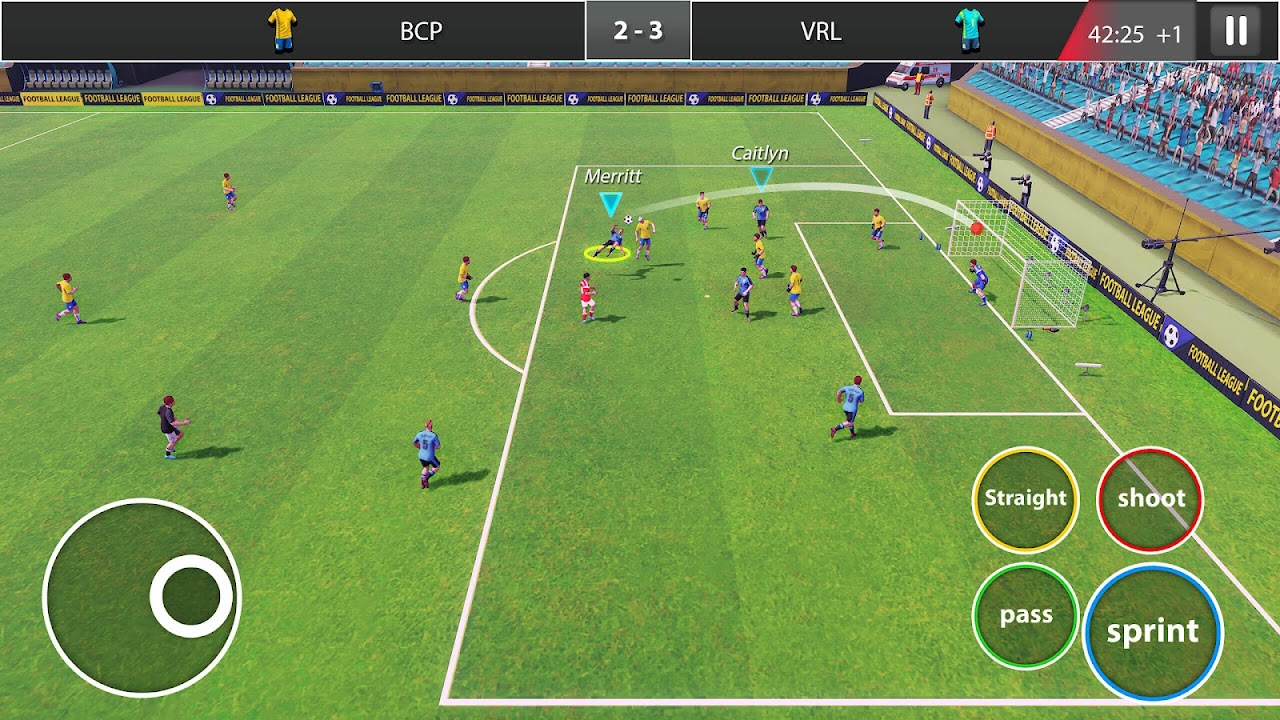Tap the yellow Straight kick icon
1280x720 pixels.
pyautogui.click(x=1024, y=499)
